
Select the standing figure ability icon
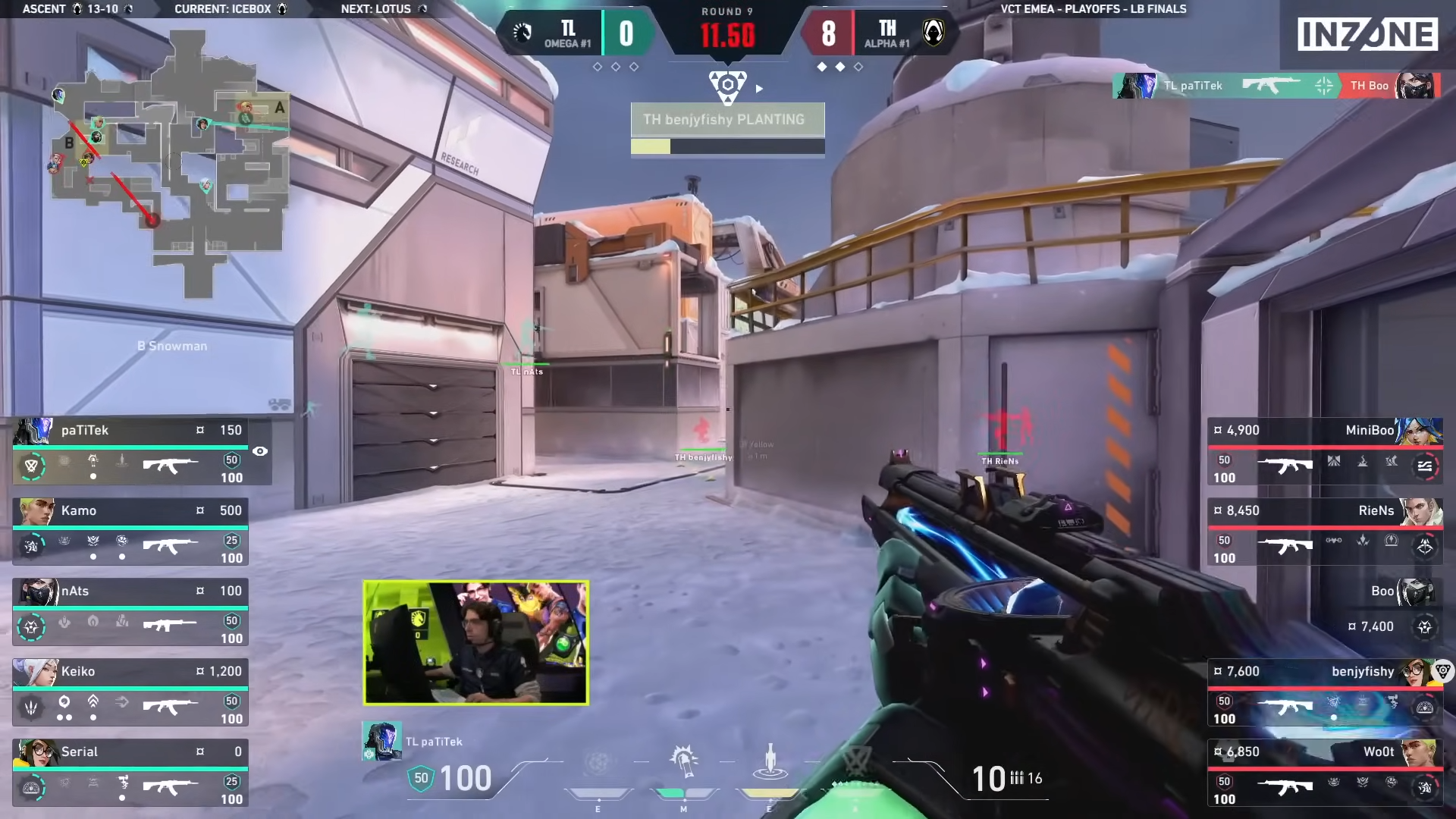click(770, 761)
